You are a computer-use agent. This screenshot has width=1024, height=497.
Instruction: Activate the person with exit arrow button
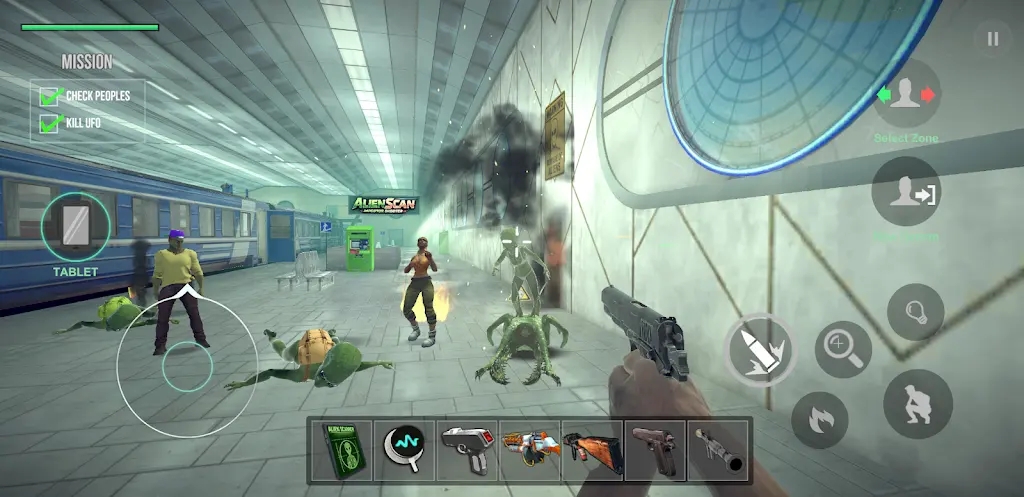[906, 192]
